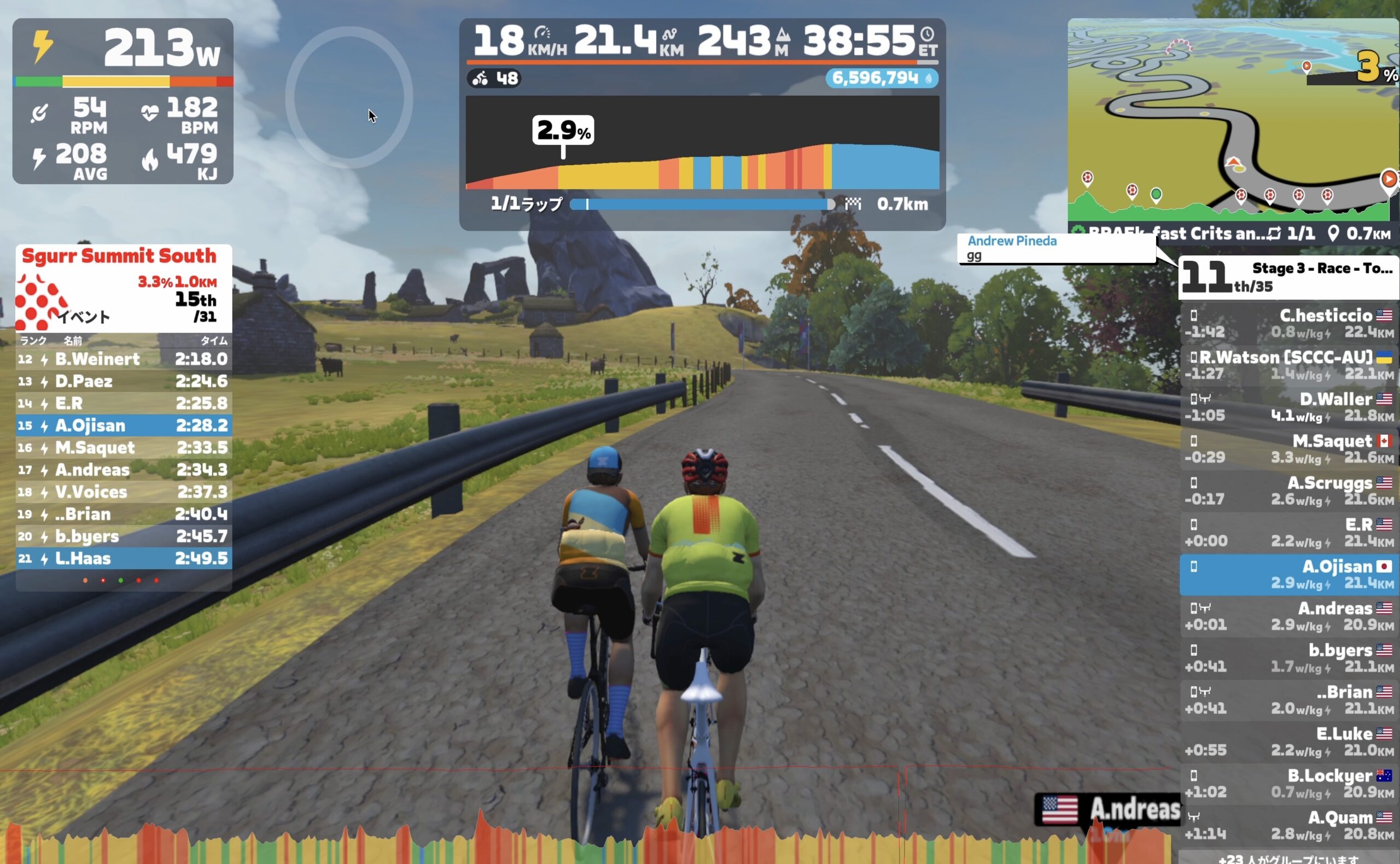Image resolution: width=1400 pixels, height=864 pixels.
Task: Open the elevation gradient profile graph
Action: [702, 143]
